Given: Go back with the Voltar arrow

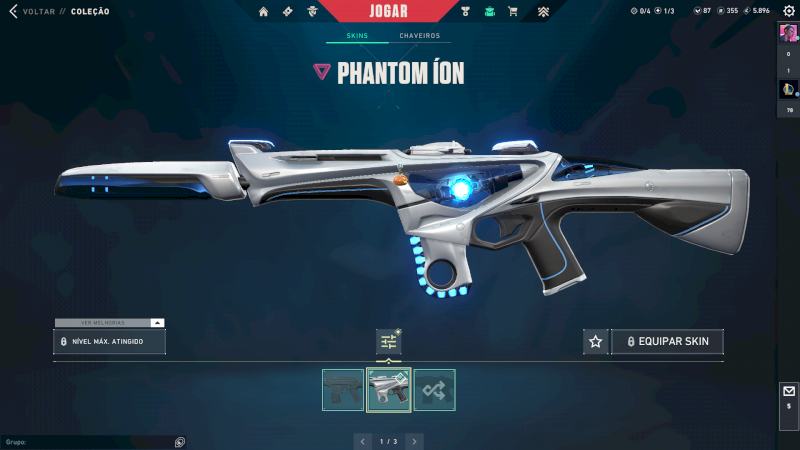Looking at the screenshot, I should click(x=13, y=12).
